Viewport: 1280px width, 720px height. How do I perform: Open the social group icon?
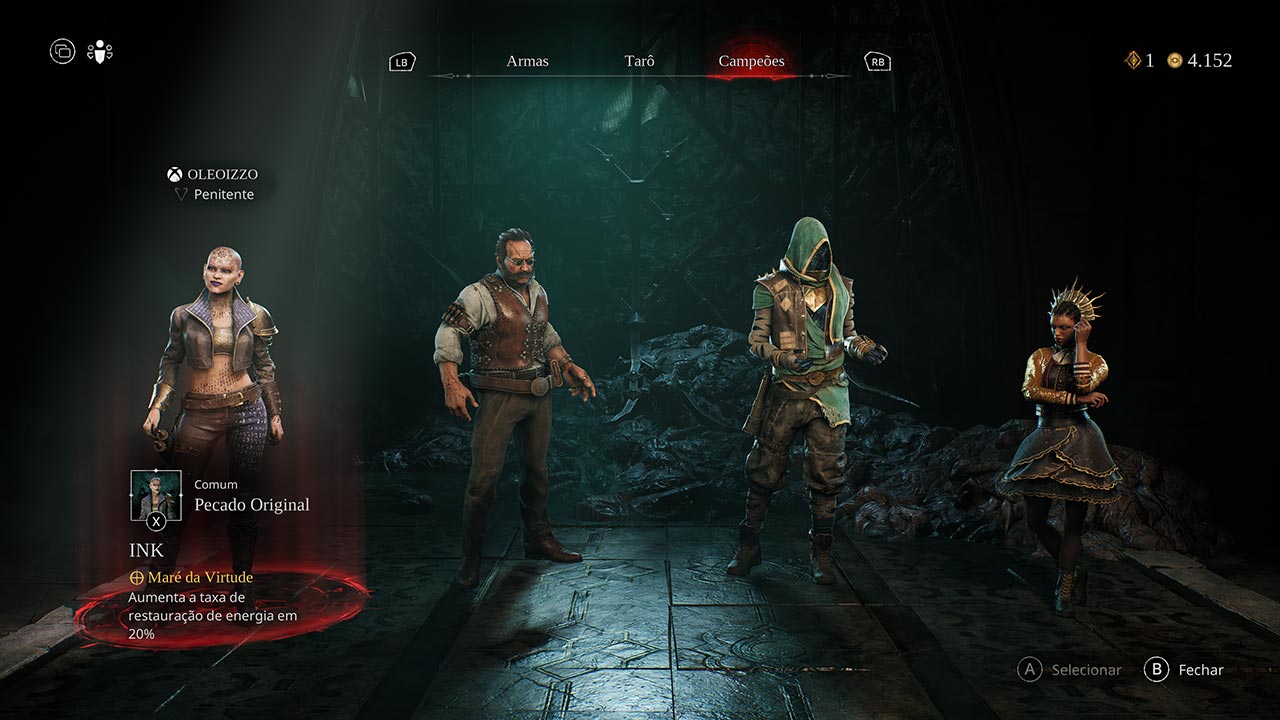[x=100, y=51]
